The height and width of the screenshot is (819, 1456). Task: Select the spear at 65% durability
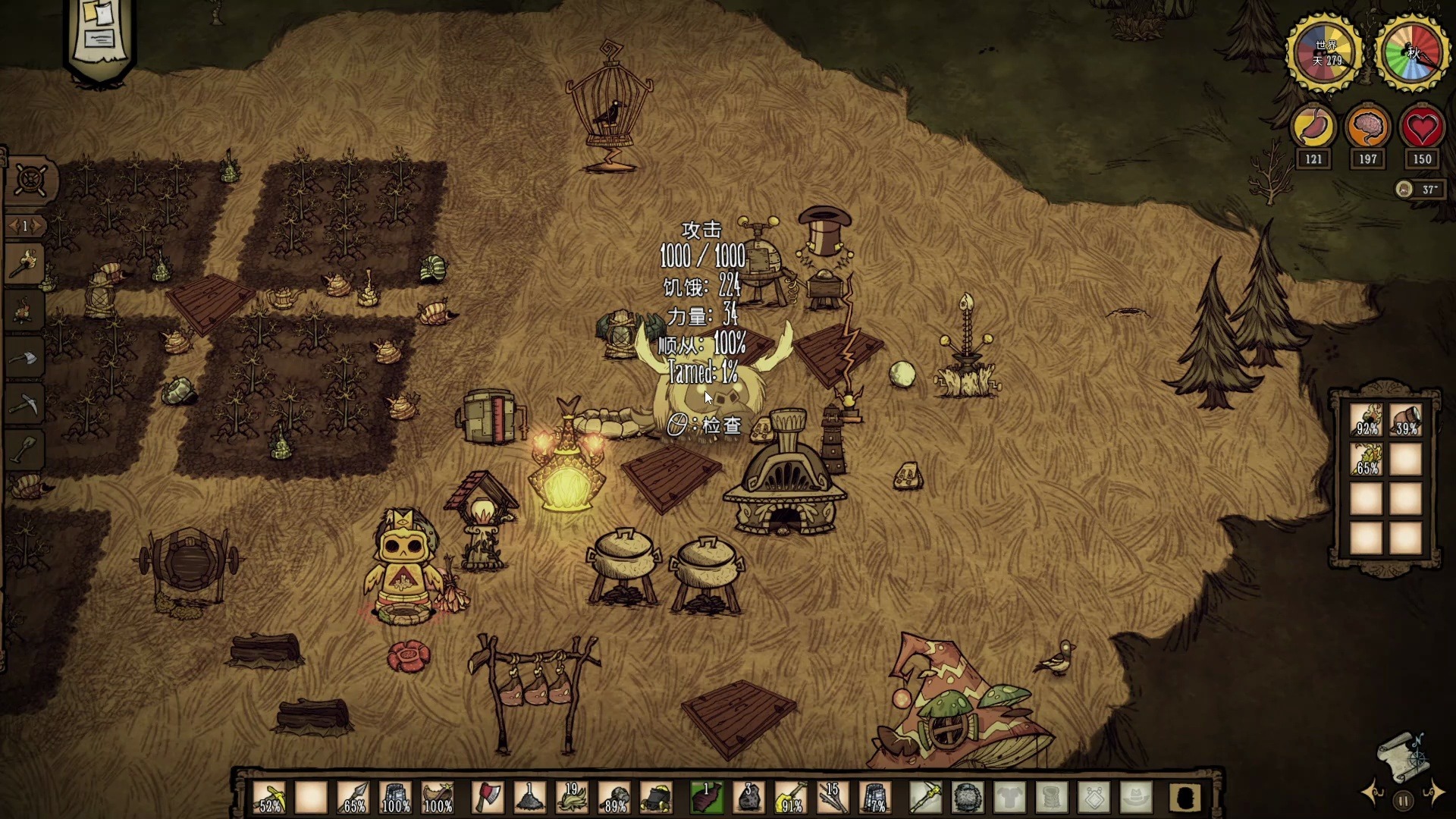click(354, 798)
